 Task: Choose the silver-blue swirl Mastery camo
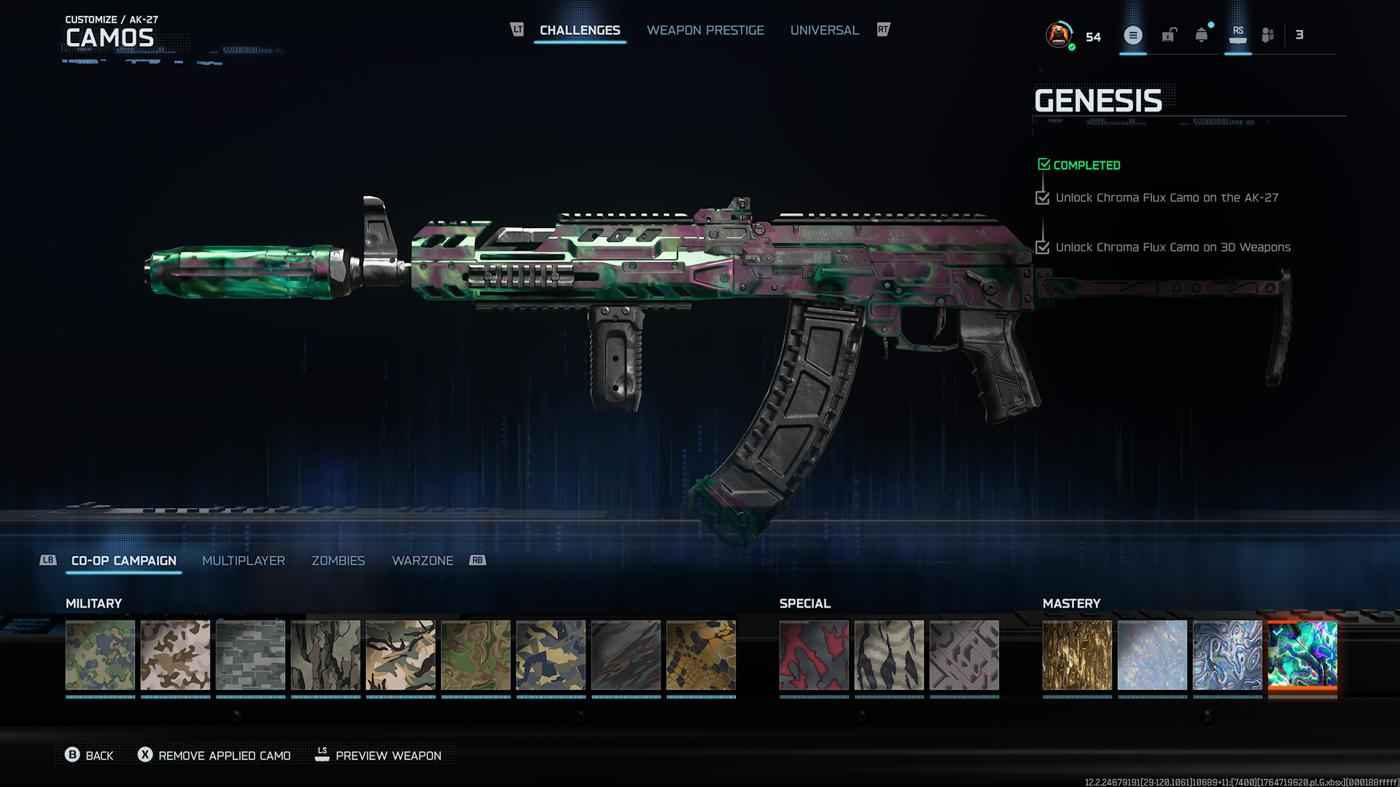[1227, 655]
